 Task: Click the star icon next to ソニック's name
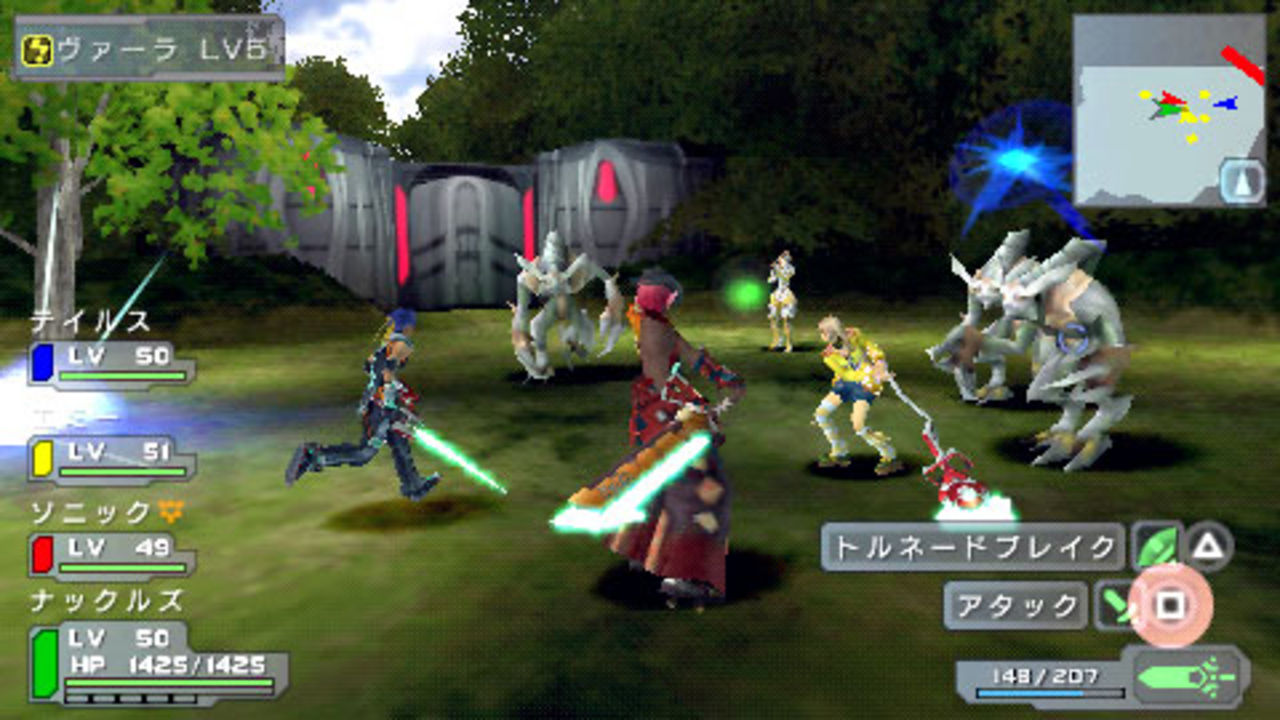pyautogui.click(x=170, y=510)
